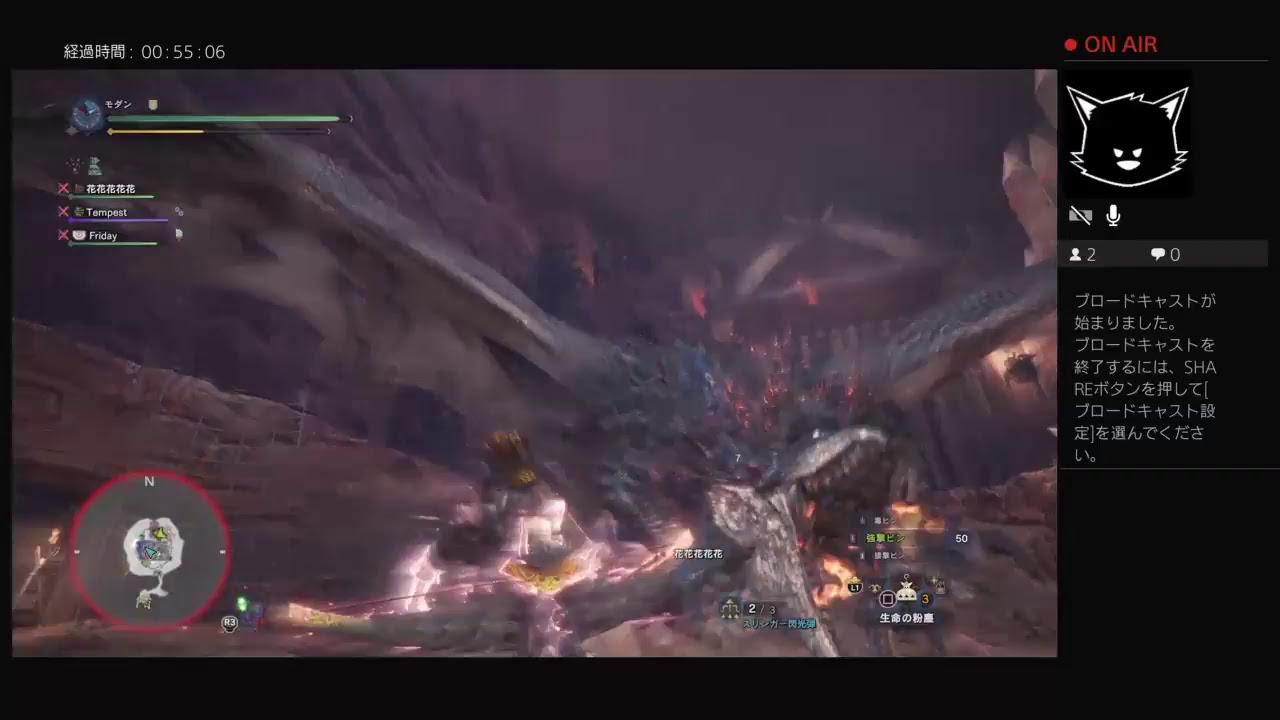Click the comment speech bubble icon
The image size is (1280, 720).
click(1156, 254)
